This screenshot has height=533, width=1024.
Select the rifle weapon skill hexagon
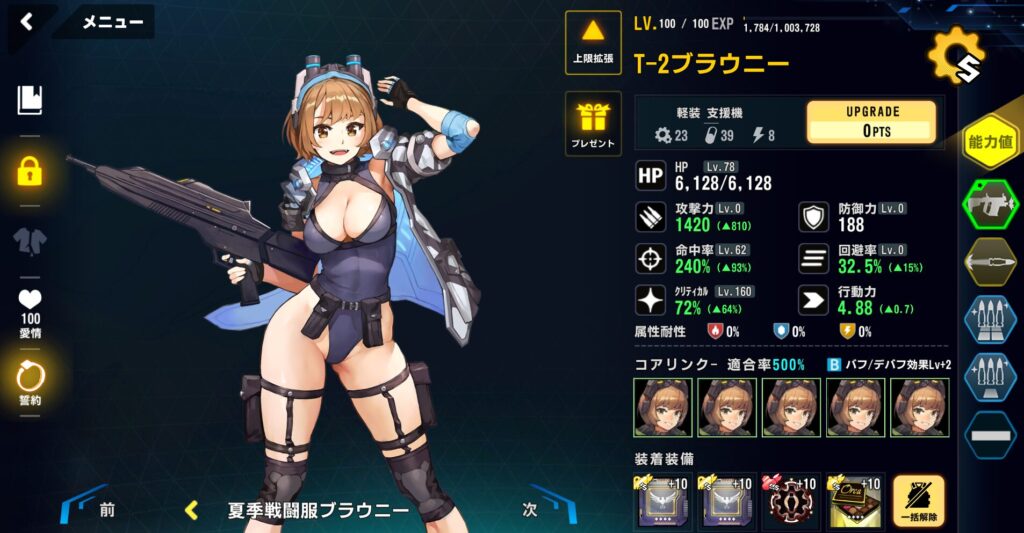point(990,205)
